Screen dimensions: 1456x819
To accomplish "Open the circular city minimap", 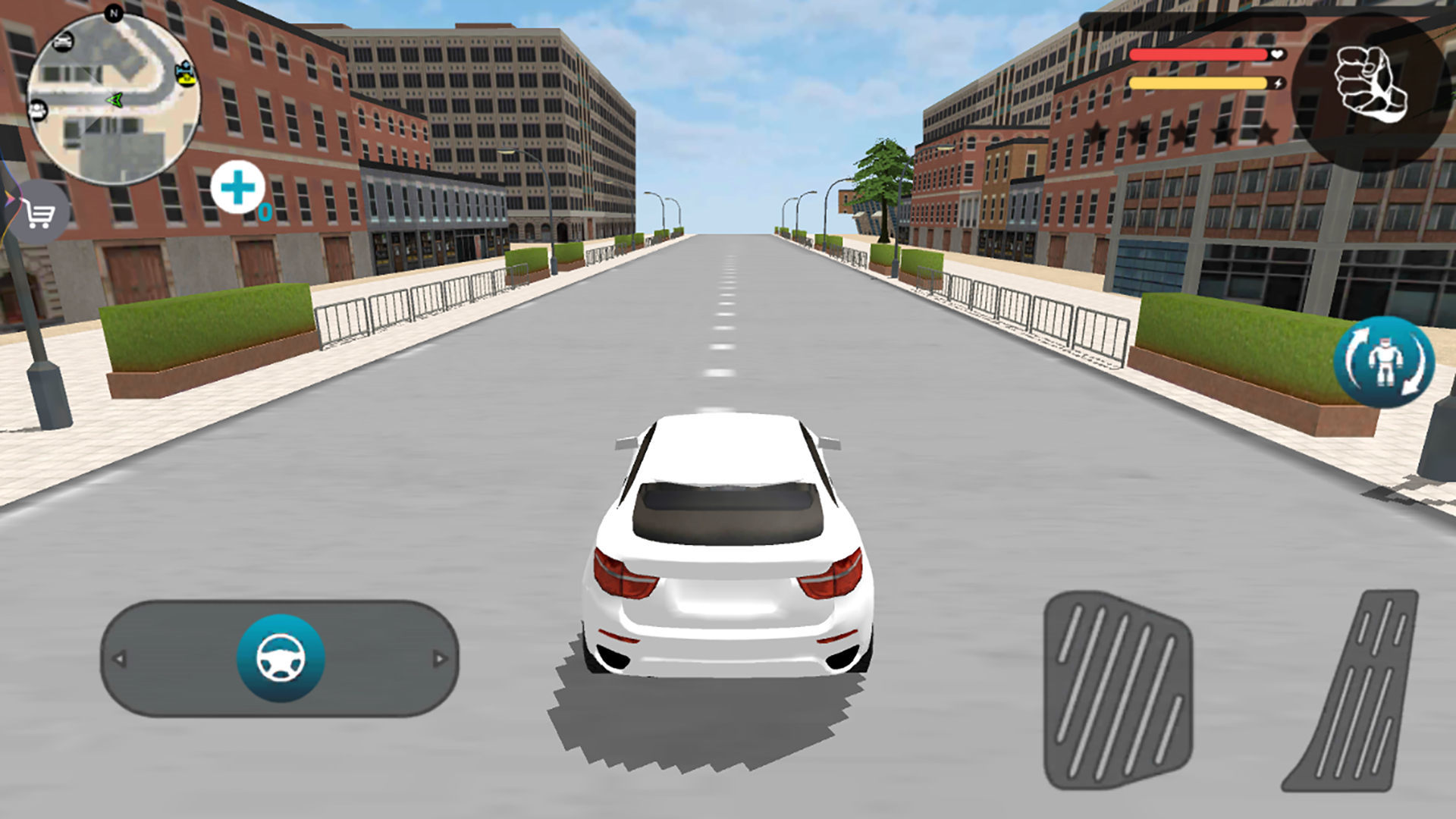I will tap(114, 99).
